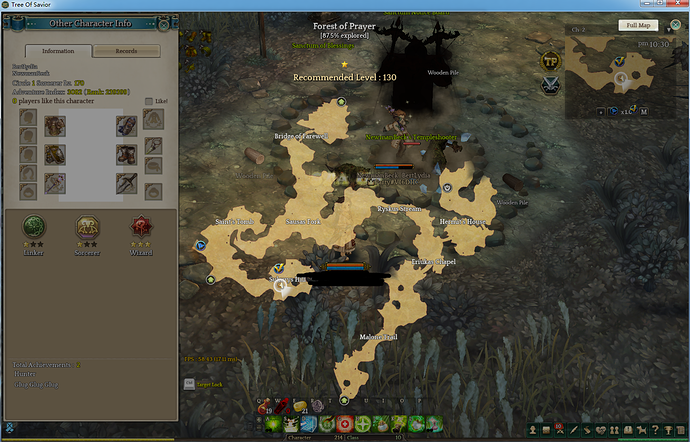Viewport: 690px width, 442px height.
Task: Select the Sorcerer class emblem
Action: tap(87, 225)
